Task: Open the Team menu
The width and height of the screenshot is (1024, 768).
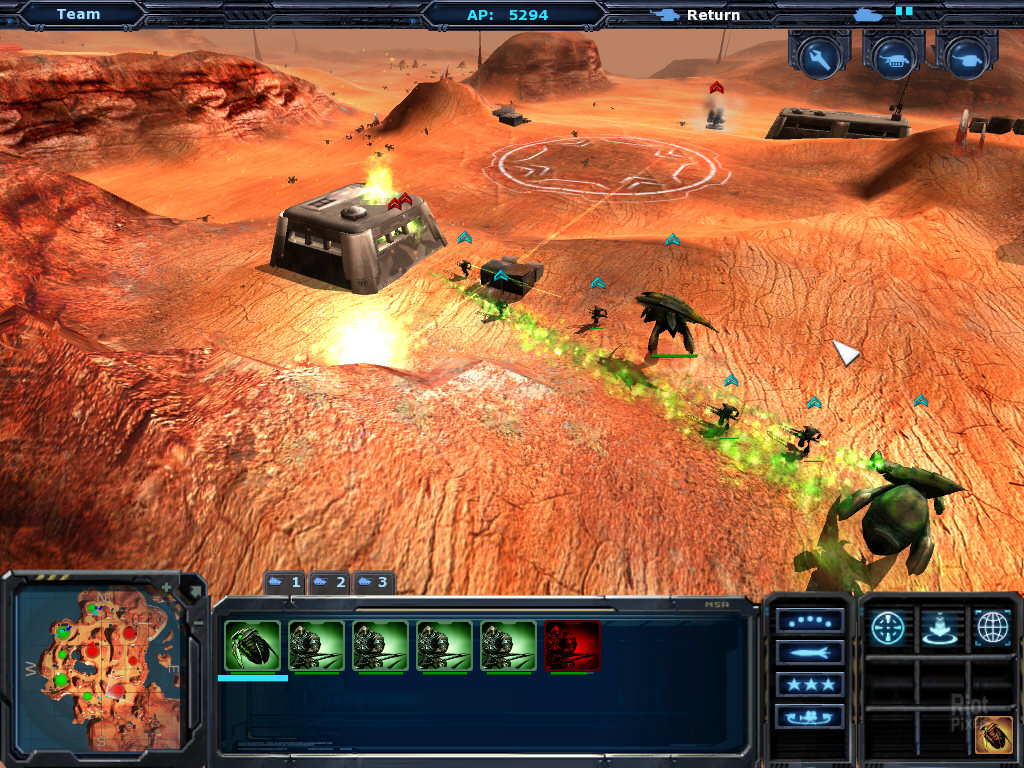Action: (78, 14)
